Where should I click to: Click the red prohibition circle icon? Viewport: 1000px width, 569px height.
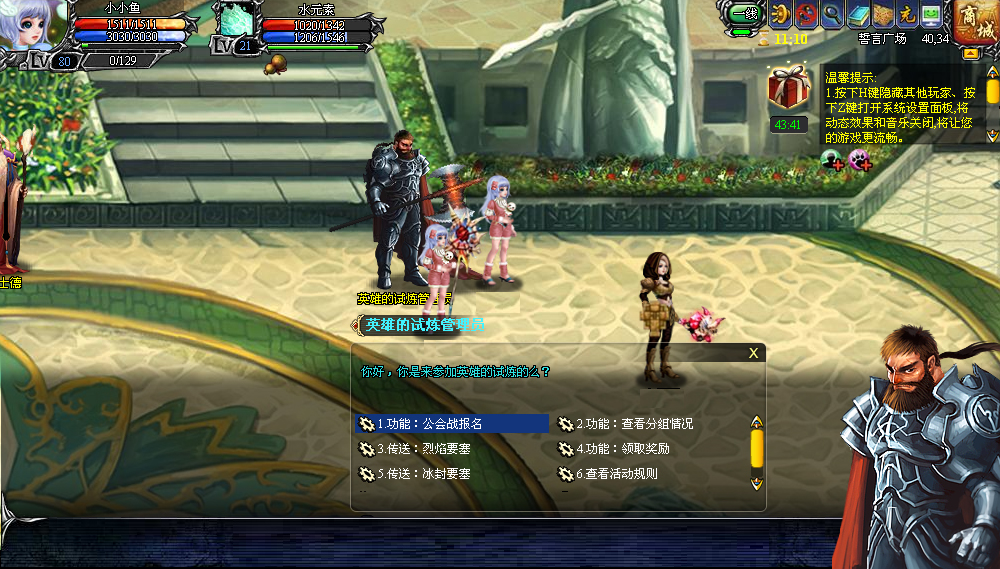point(807,14)
